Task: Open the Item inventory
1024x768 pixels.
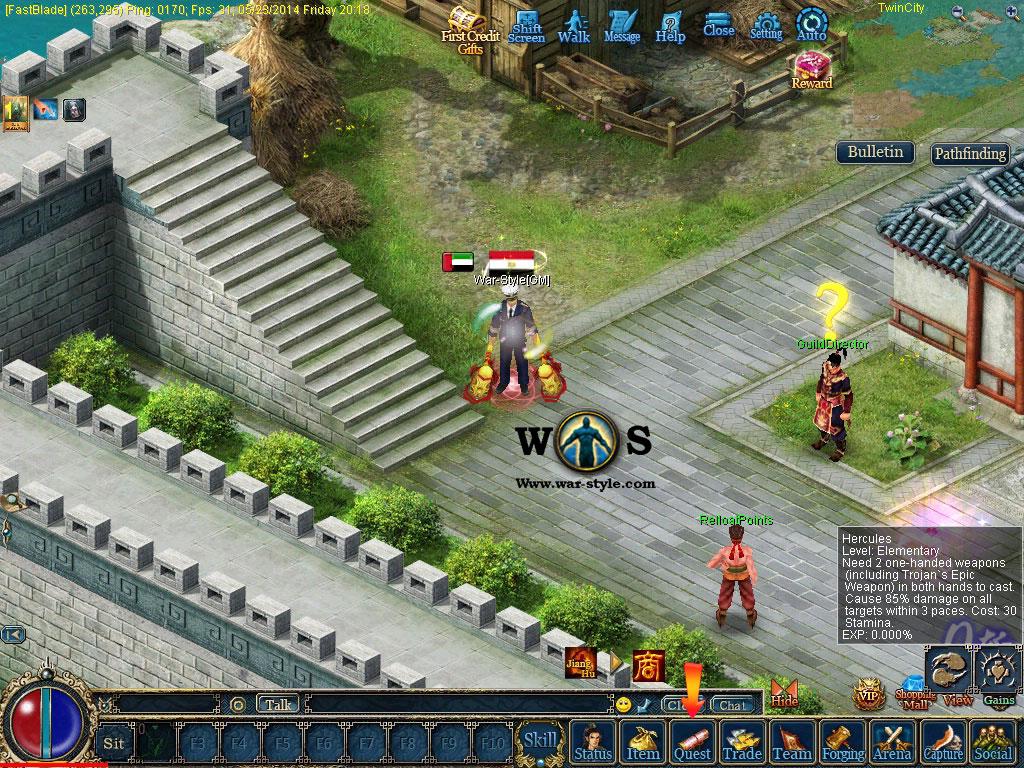Action: [643, 742]
